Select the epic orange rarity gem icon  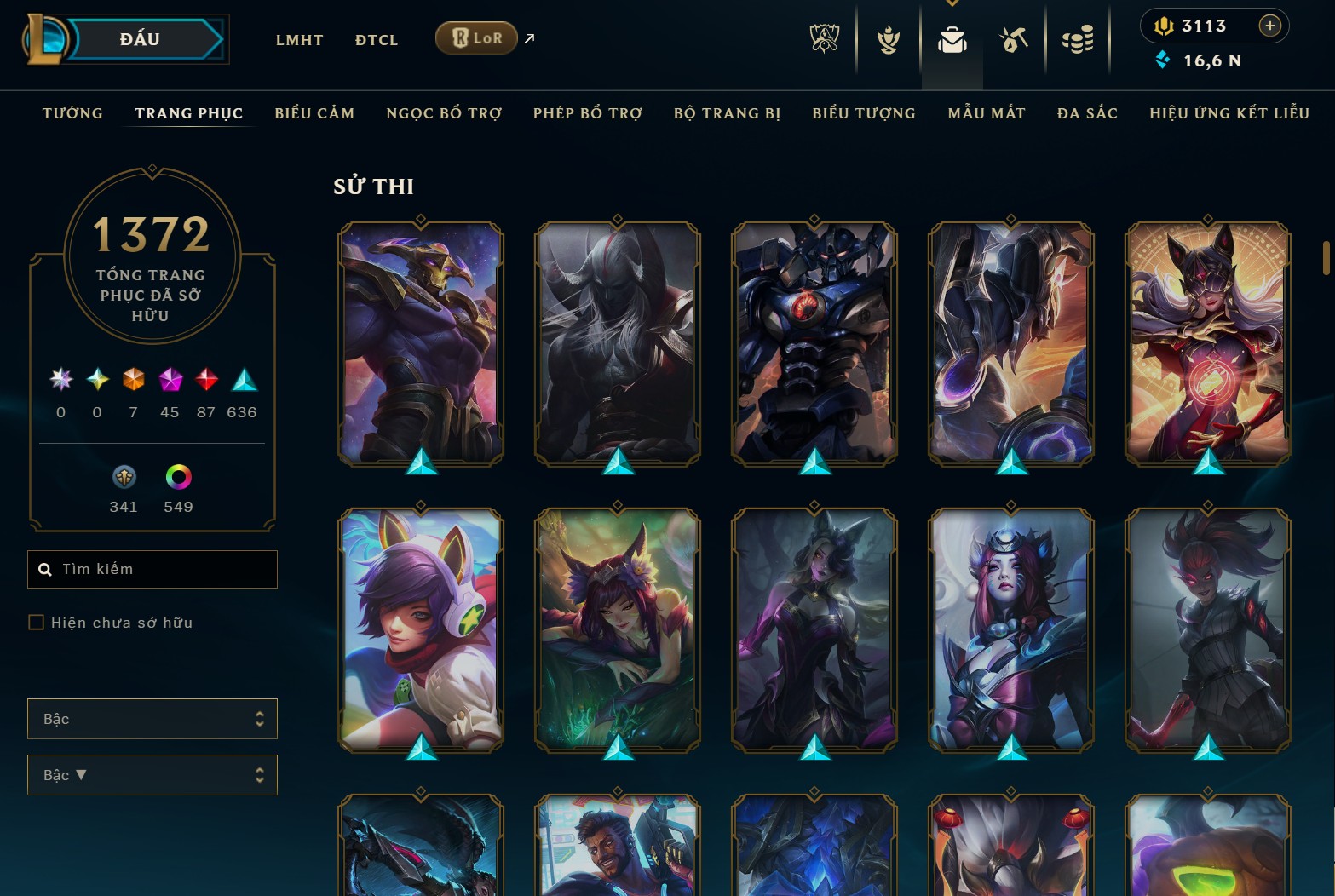[x=133, y=380]
